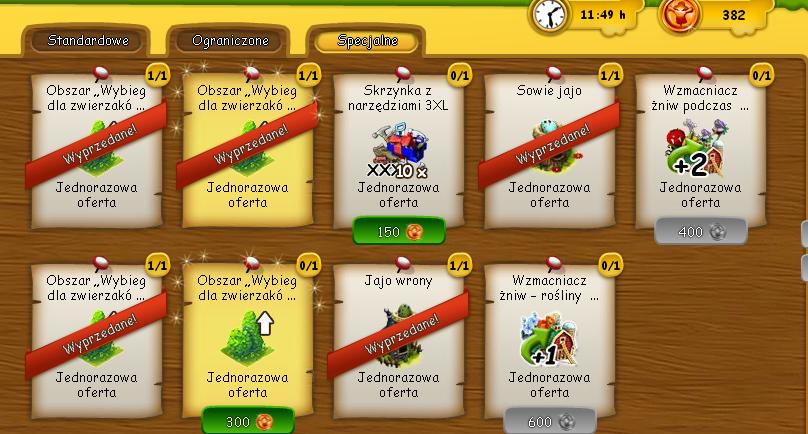Viewport: 808px width, 434px height.
Task: Open the Jajo wrony offer card
Action: coord(398,335)
